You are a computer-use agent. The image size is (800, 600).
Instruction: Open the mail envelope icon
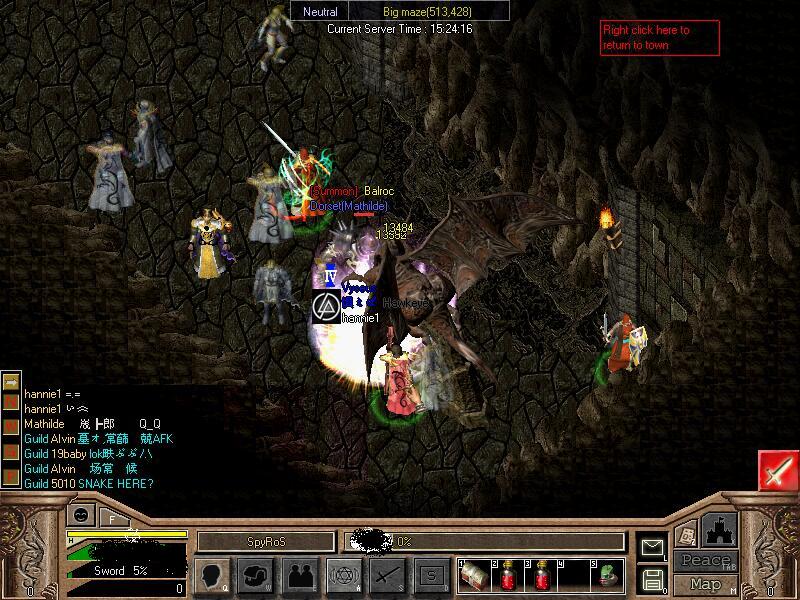tap(653, 546)
